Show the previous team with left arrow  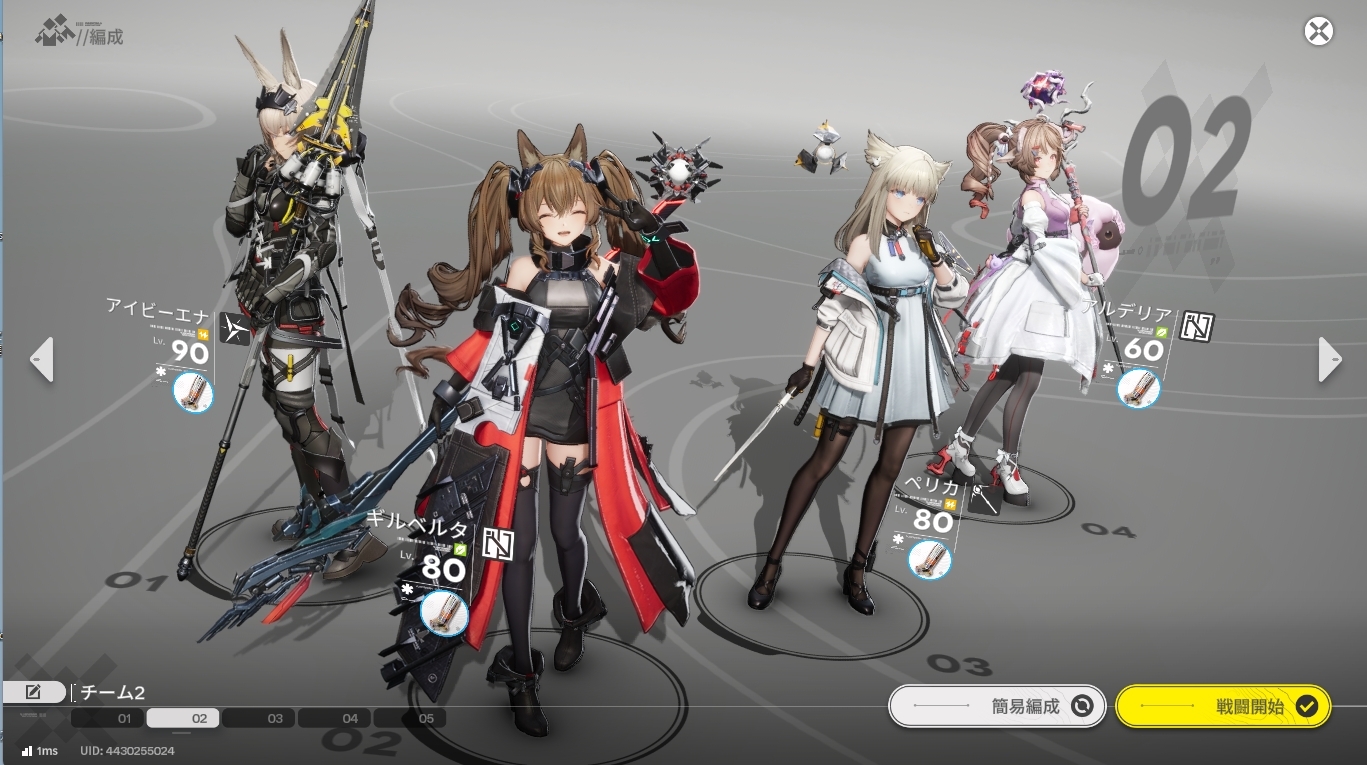coord(41,360)
